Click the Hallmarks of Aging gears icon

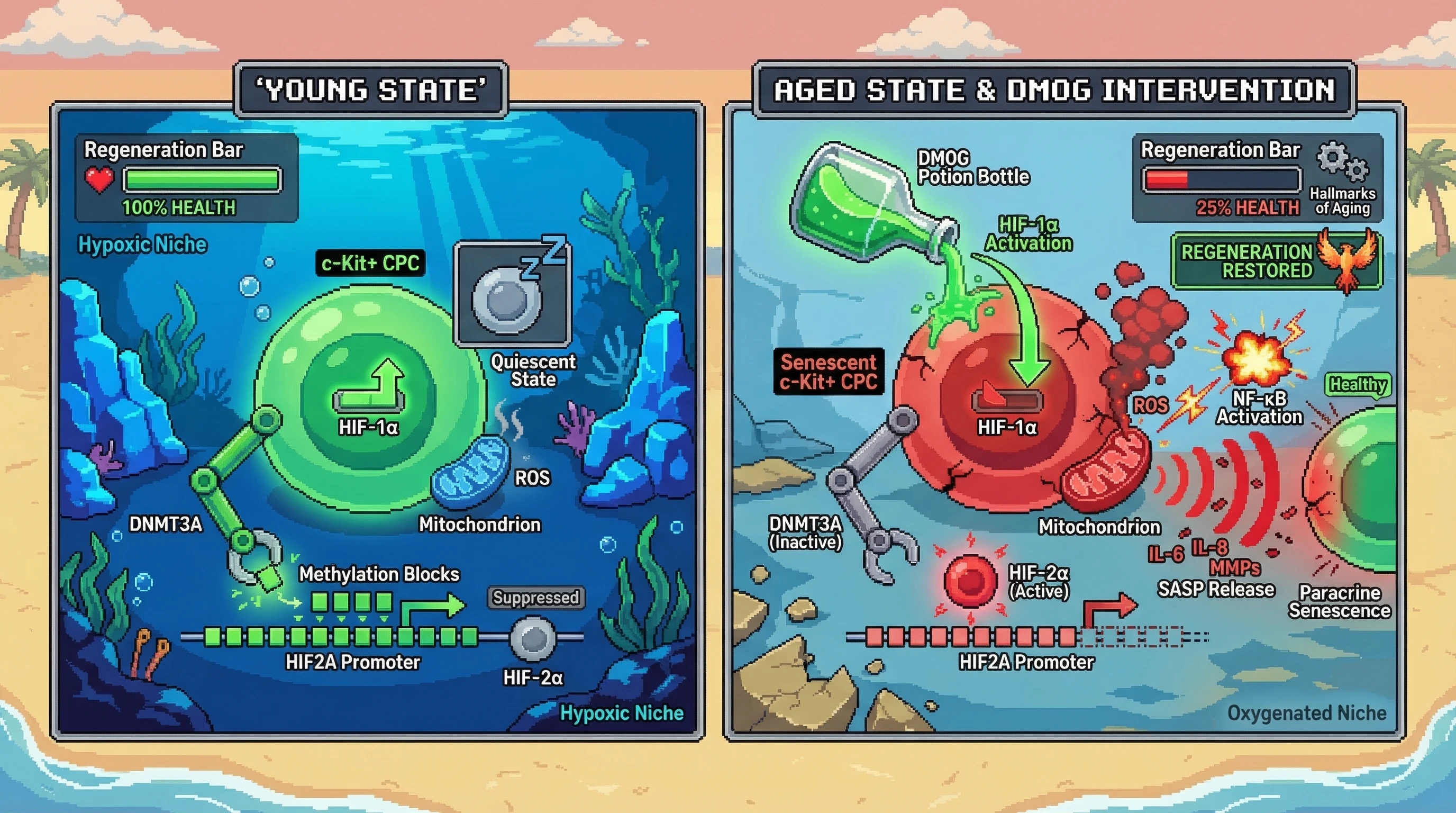click(x=1342, y=160)
